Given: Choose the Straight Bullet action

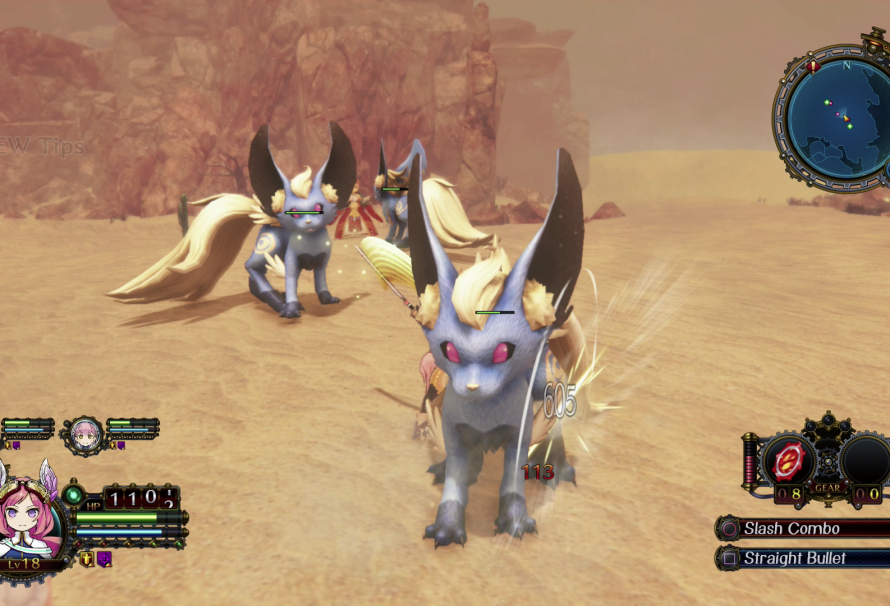Looking at the screenshot, I should coord(794,558).
